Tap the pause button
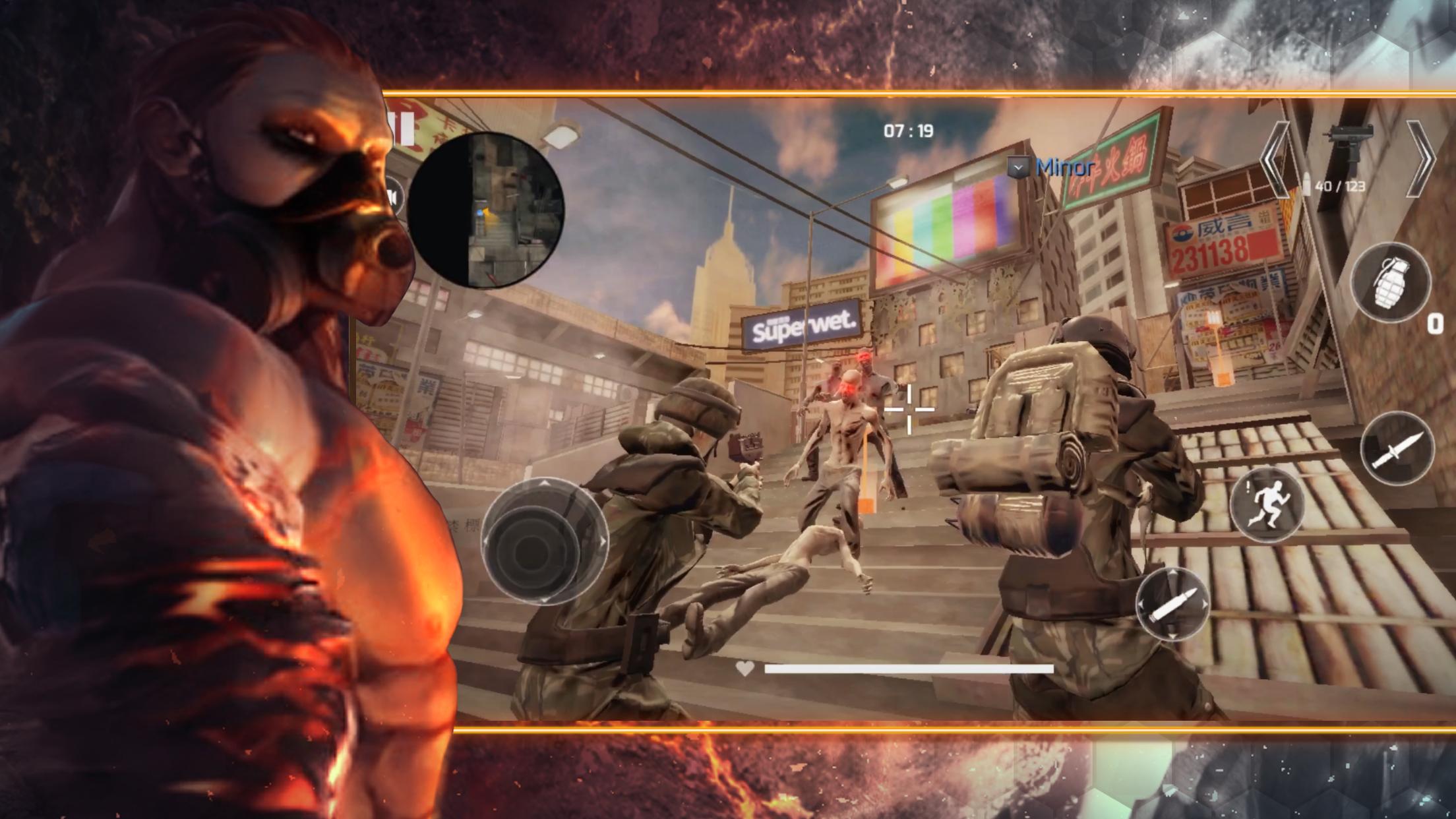 point(404,128)
